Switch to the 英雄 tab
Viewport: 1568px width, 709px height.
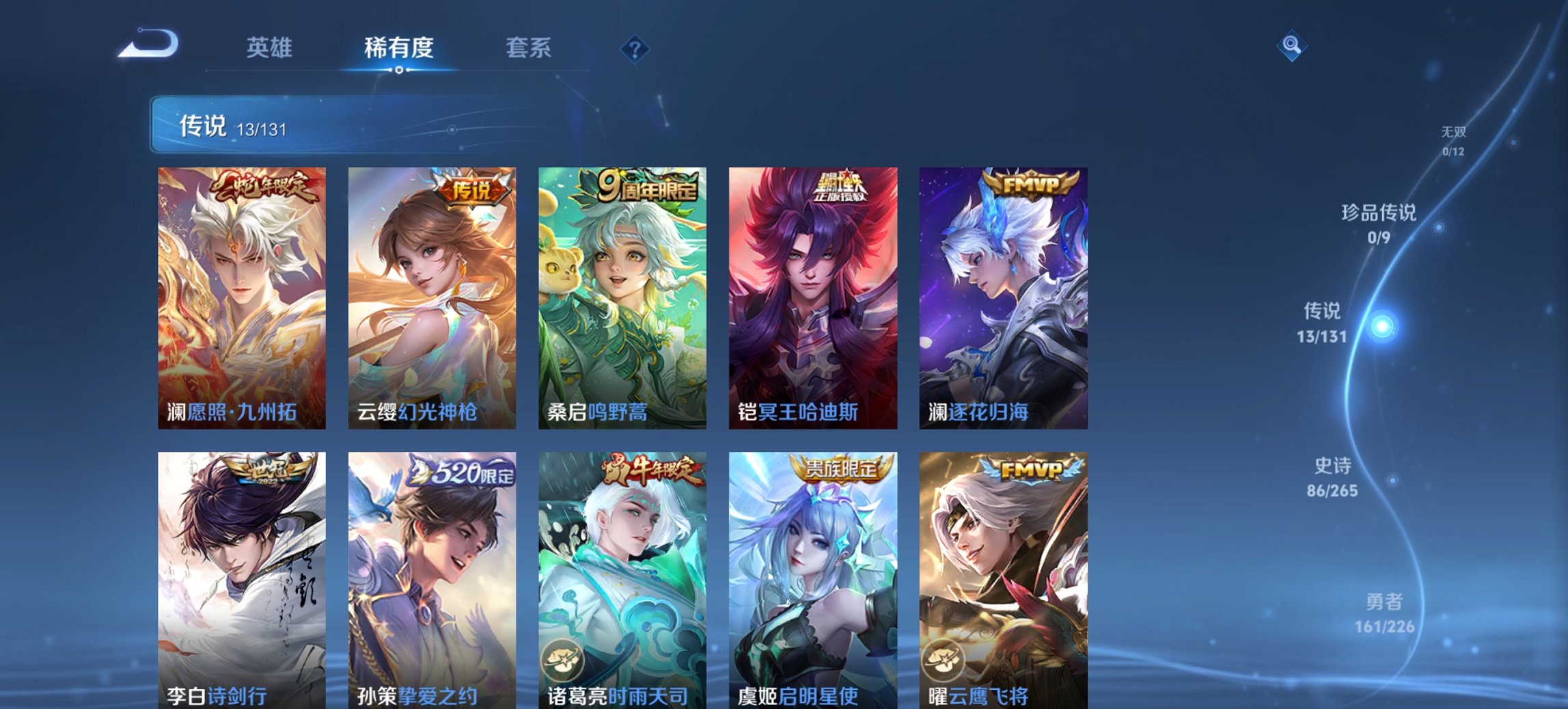click(x=271, y=48)
